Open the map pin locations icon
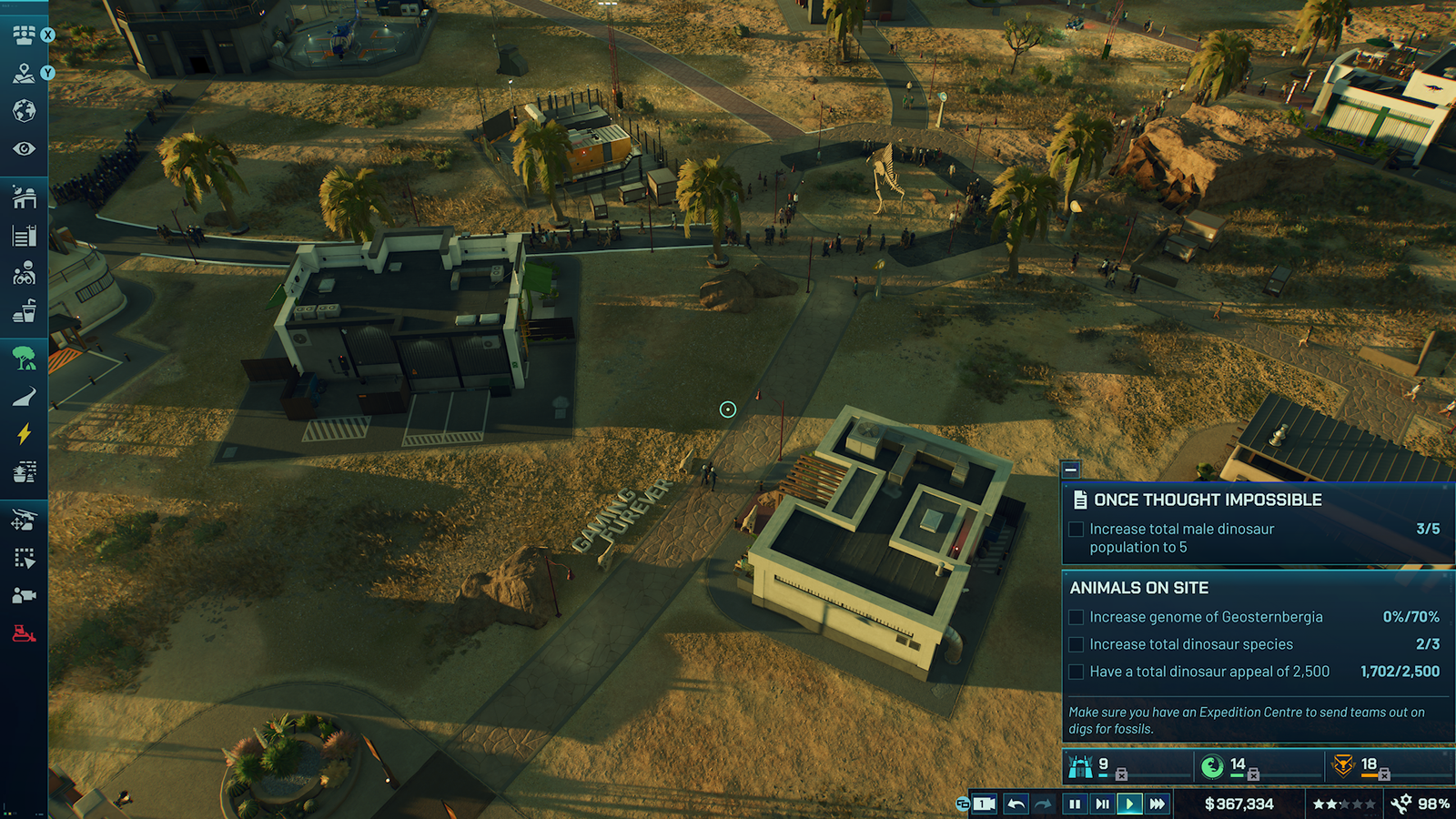 pyautogui.click(x=24, y=73)
